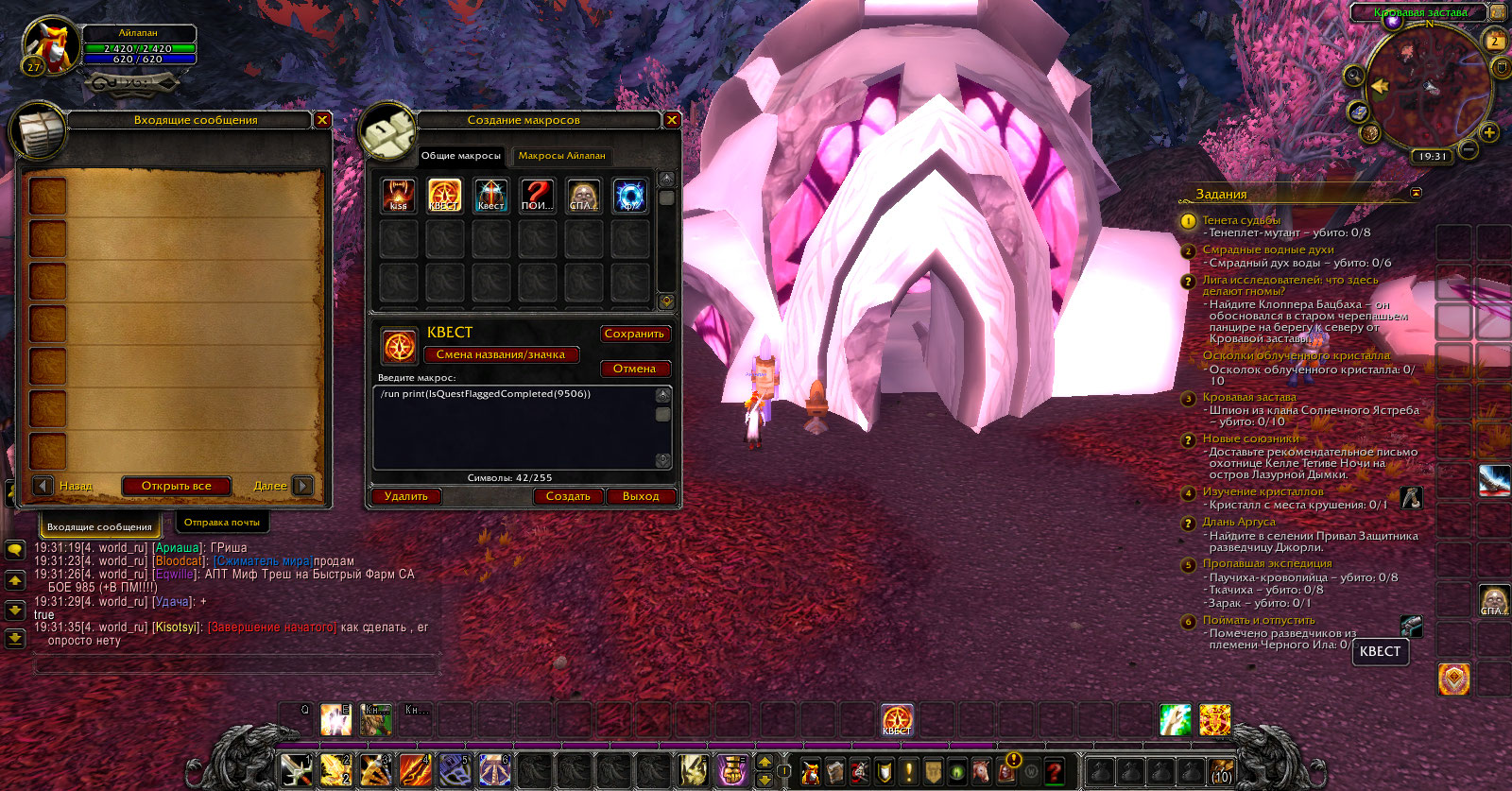Click the Айлапан player portrait
Screen dimensions: 1512x791
51,46
